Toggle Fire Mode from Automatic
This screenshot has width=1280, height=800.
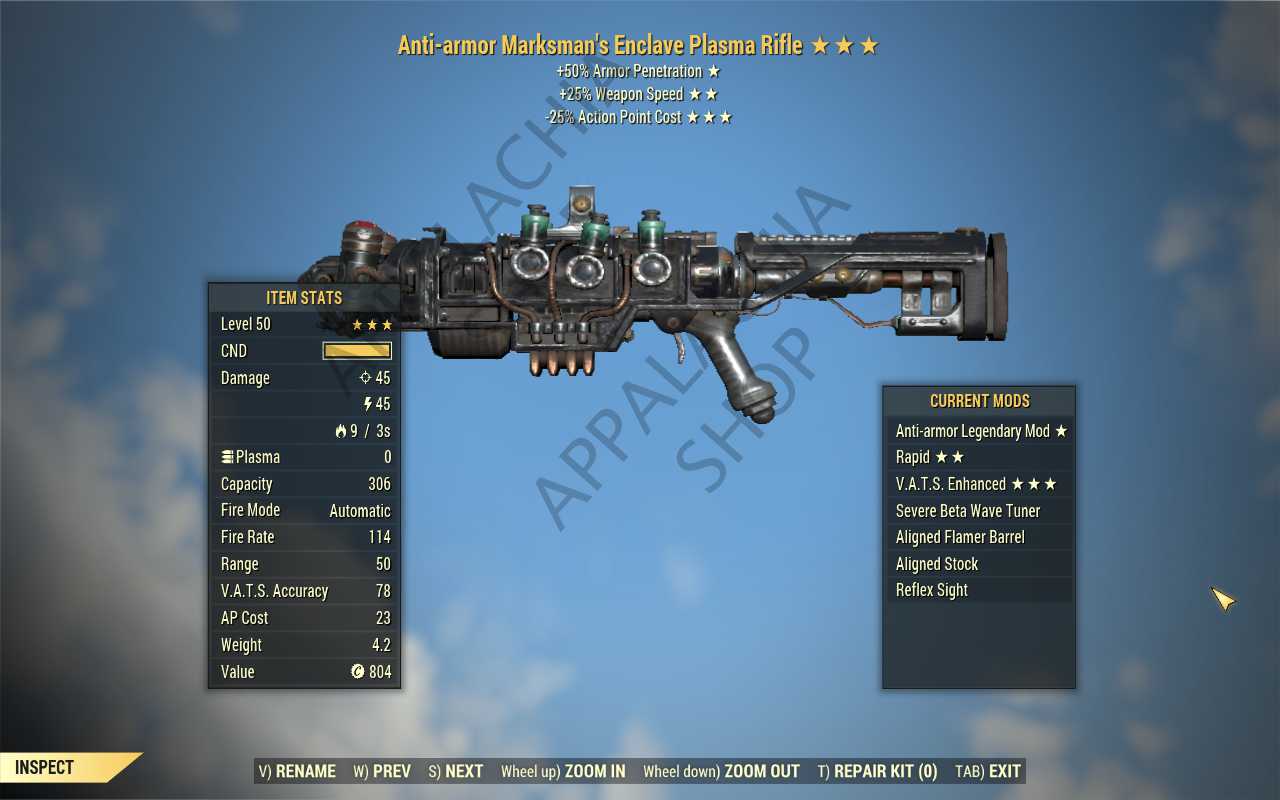[360, 510]
